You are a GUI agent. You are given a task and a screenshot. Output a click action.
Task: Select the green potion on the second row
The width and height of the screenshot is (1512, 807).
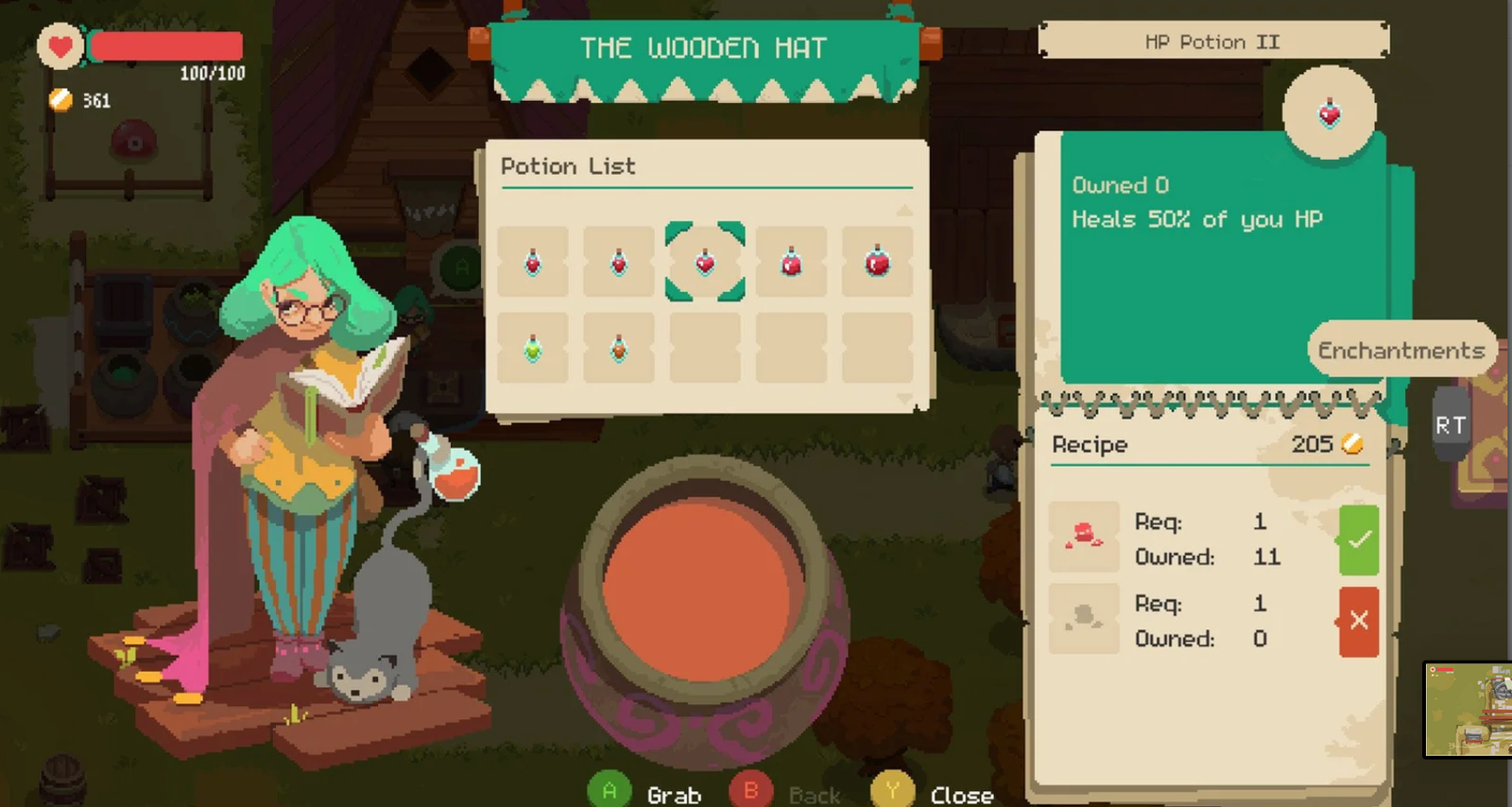[x=532, y=348]
